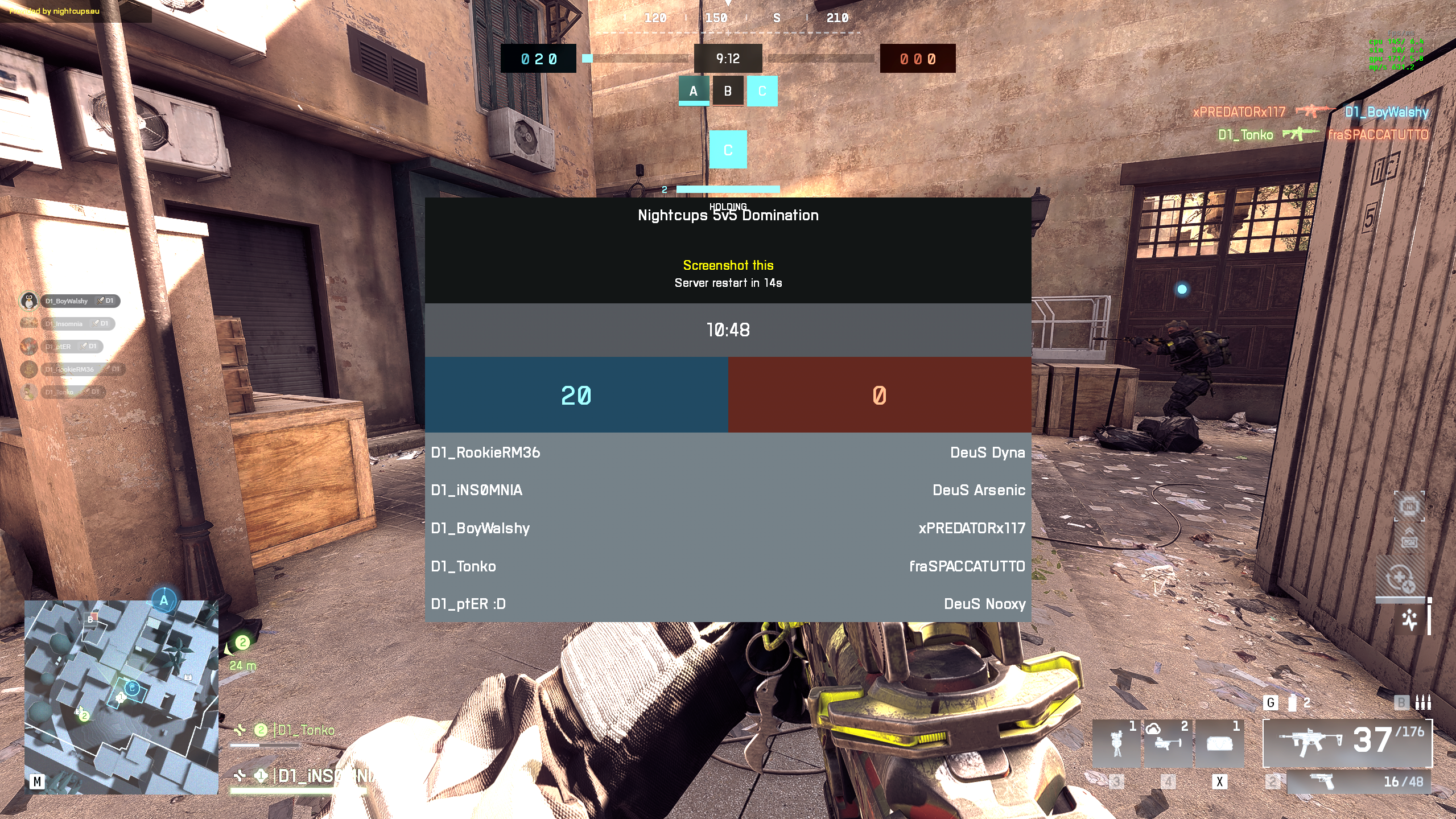Activate the heartbeat trait icon
Viewport: 1456px width, 819px height.
(x=1409, y=620)
